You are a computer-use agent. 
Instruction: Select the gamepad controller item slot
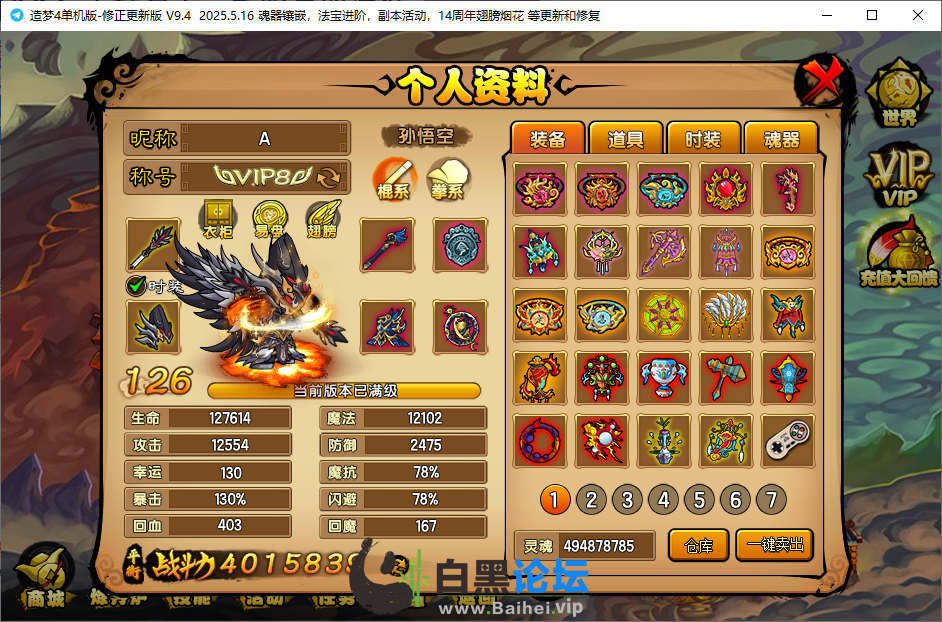[x=788, y=440]
